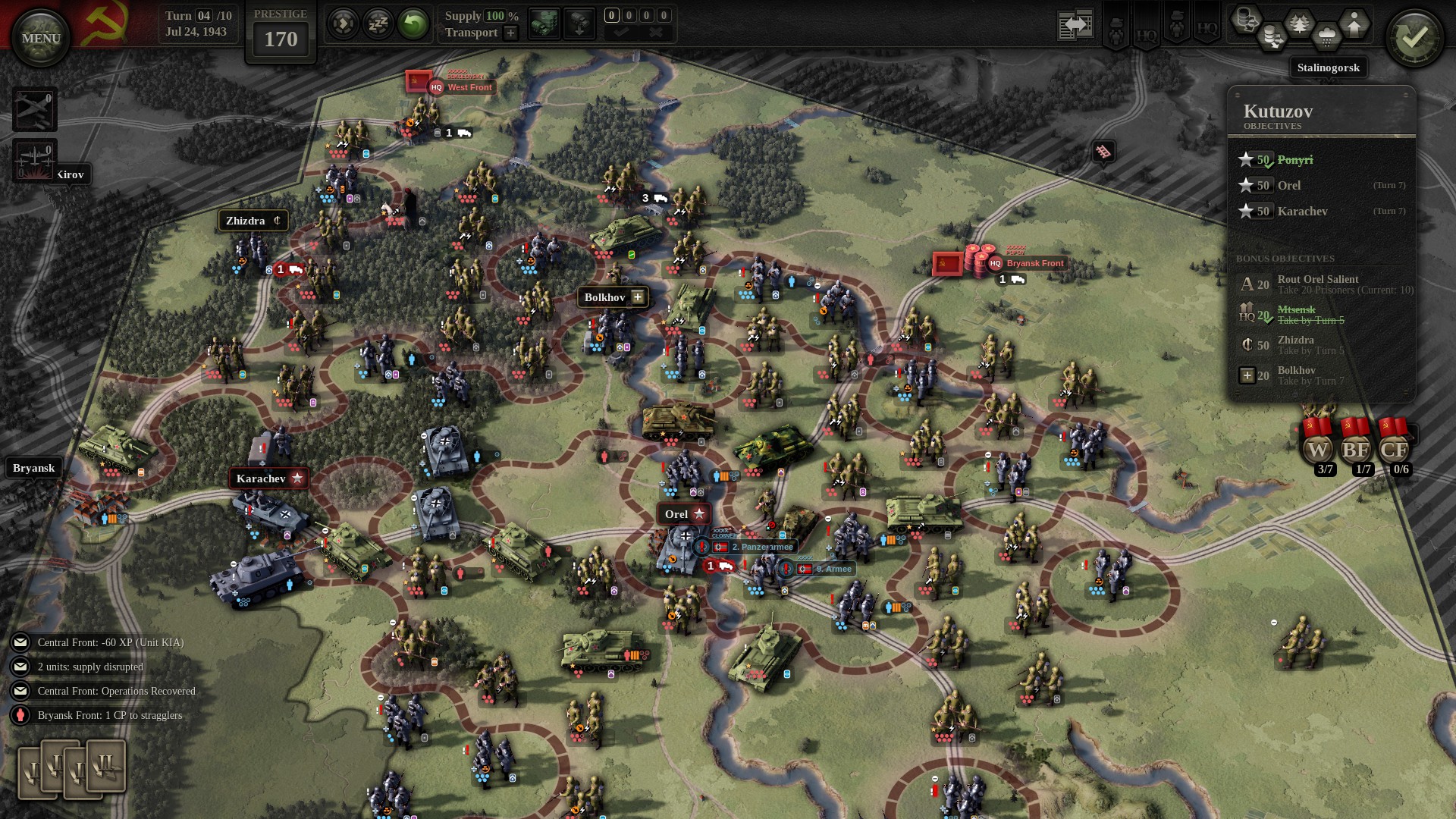Adjust the Supply 100% value control
The width and height of the screenshot is (1456, 819).
[x=494, y=15]
